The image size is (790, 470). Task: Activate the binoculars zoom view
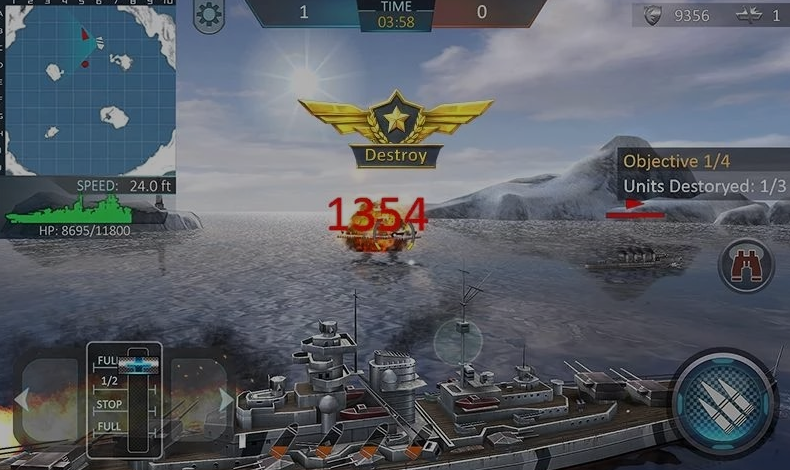(746, 265)
